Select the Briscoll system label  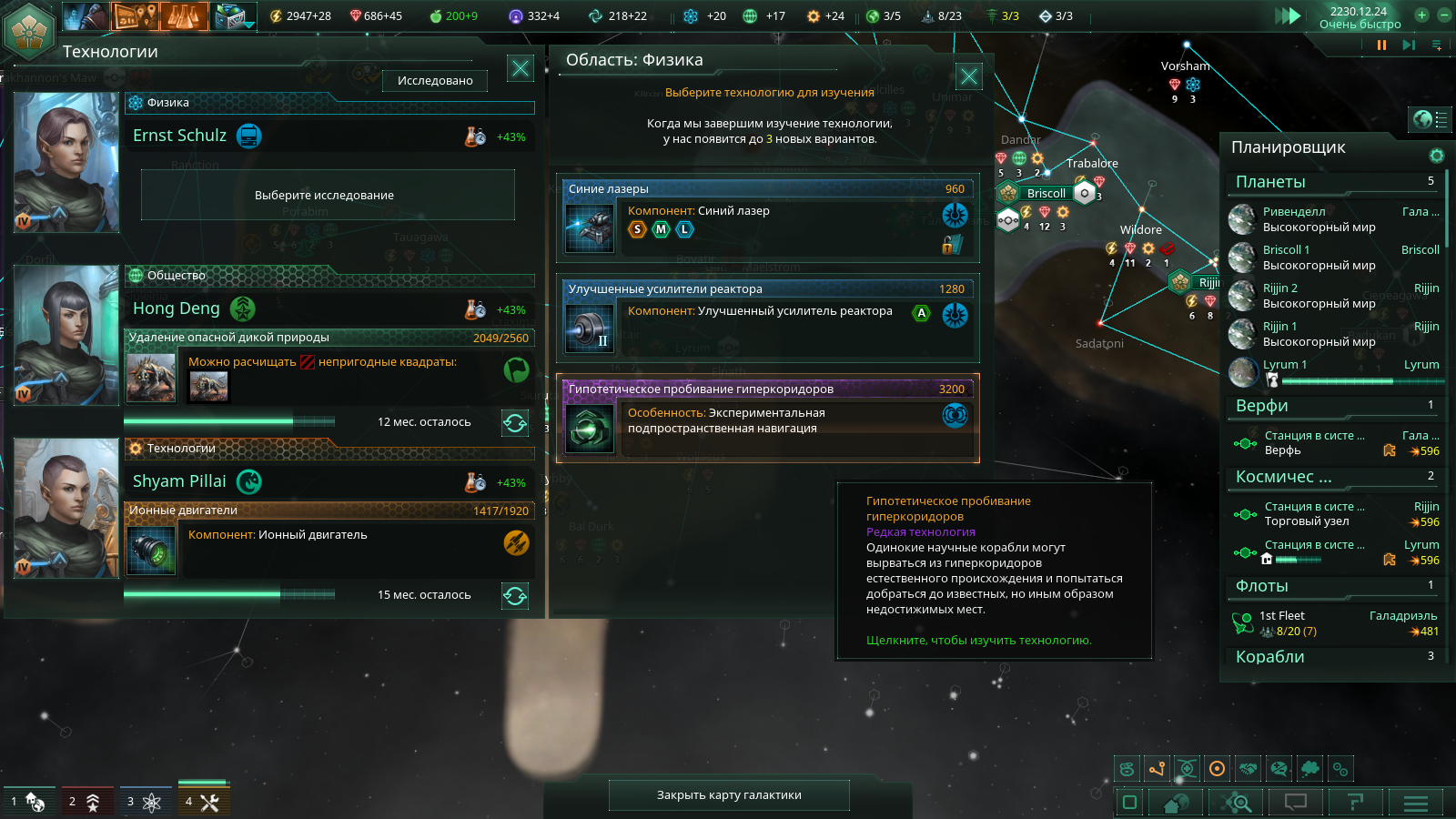coord(1046,193)
